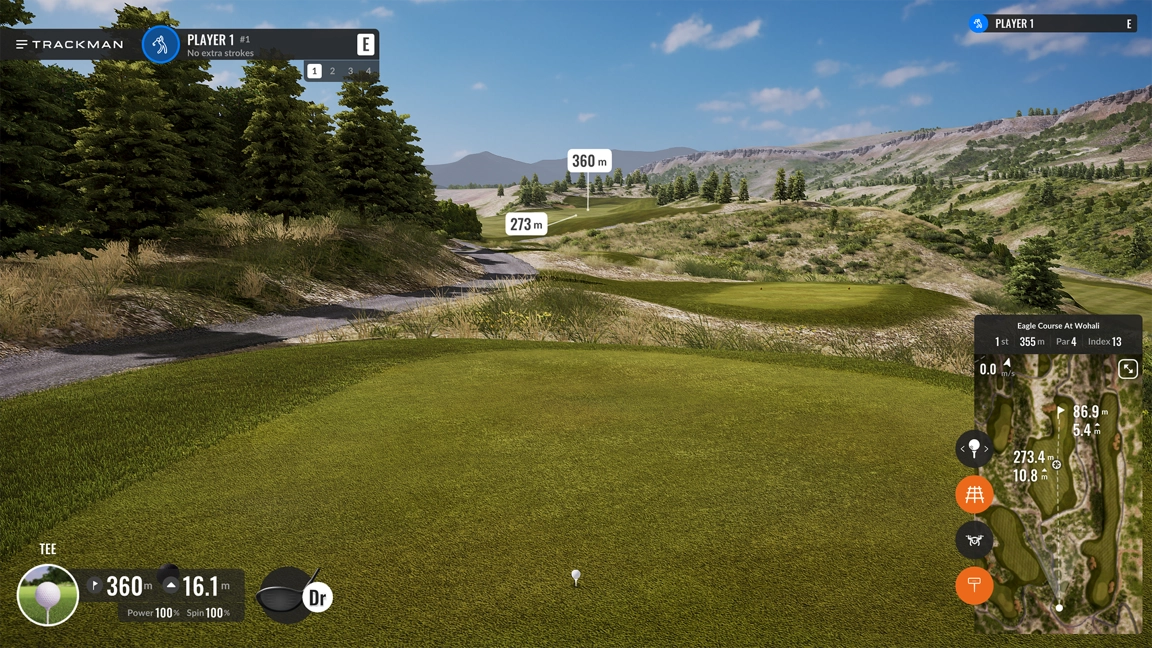Screen dimensions: 1152x648
Task: Open the scorecard via the E score box
Action: tap(366, 45)
